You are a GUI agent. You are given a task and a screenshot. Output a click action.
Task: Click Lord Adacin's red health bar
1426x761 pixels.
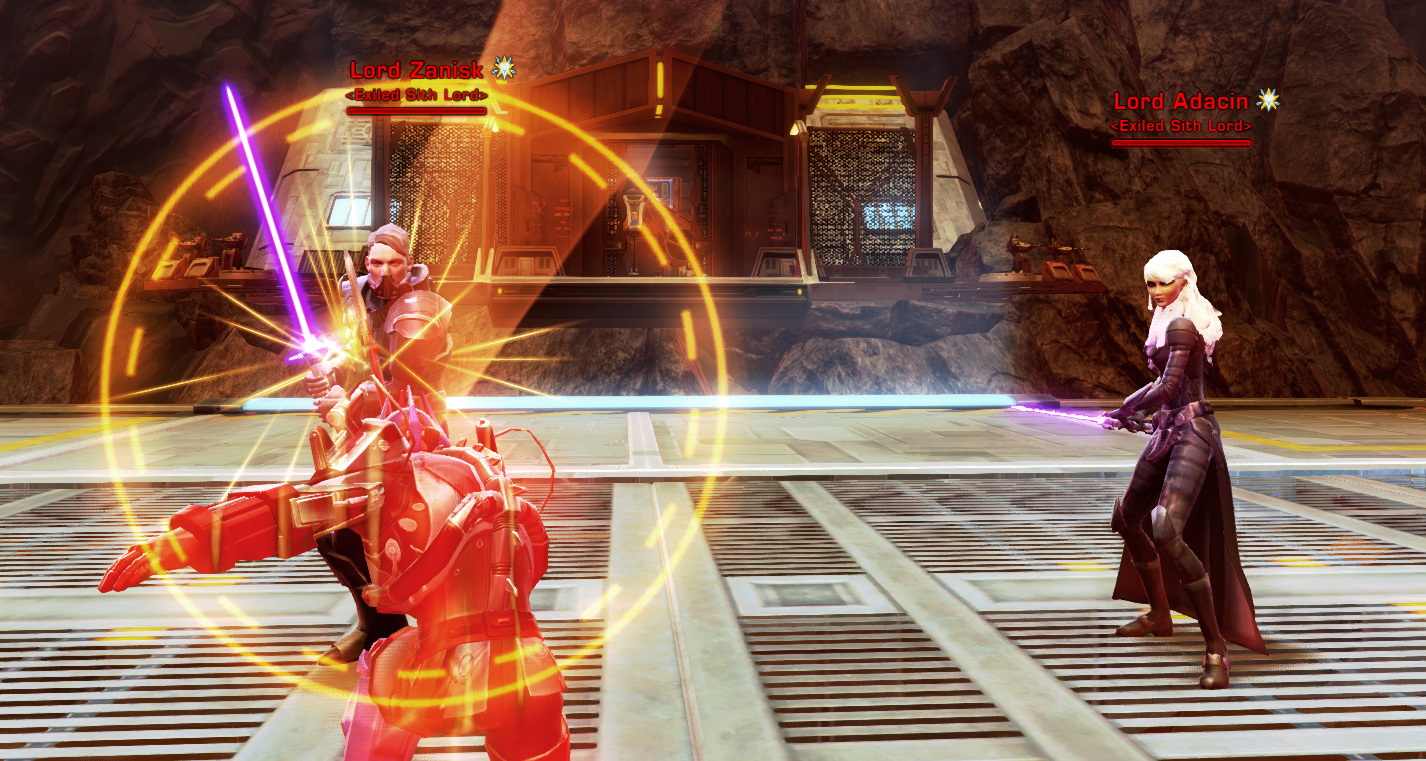[x=1180, y=140]
